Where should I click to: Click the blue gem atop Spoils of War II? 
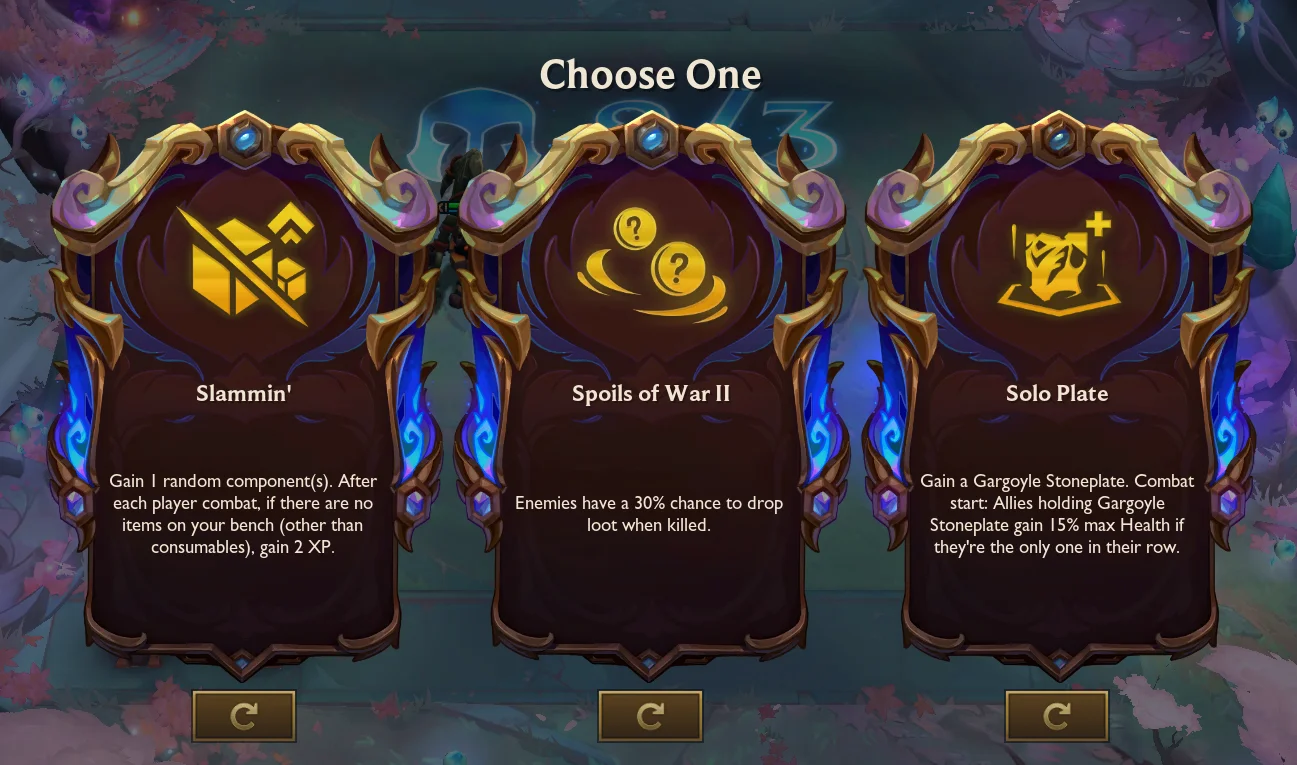(650, 138)
